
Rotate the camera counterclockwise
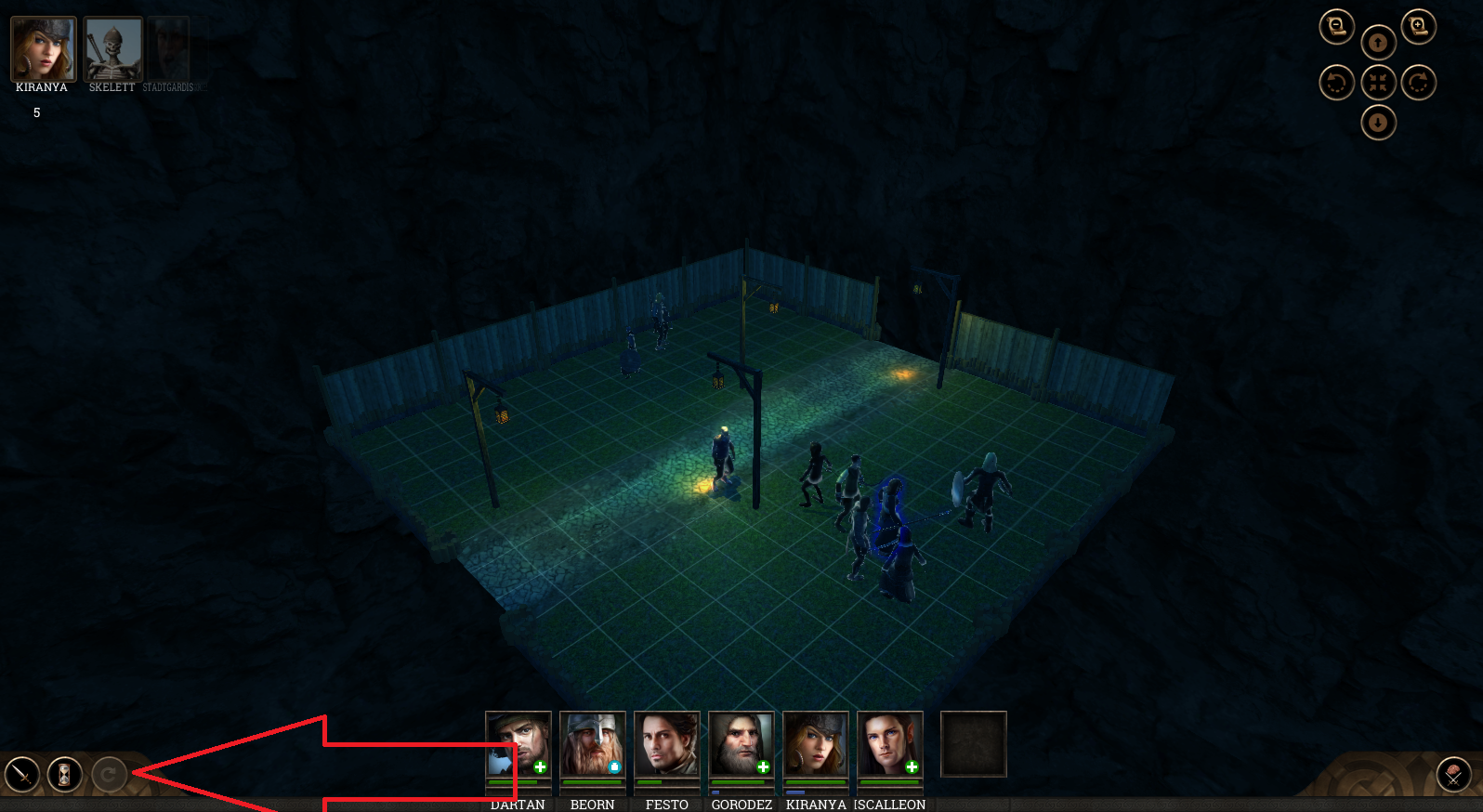click(1336, 83)
